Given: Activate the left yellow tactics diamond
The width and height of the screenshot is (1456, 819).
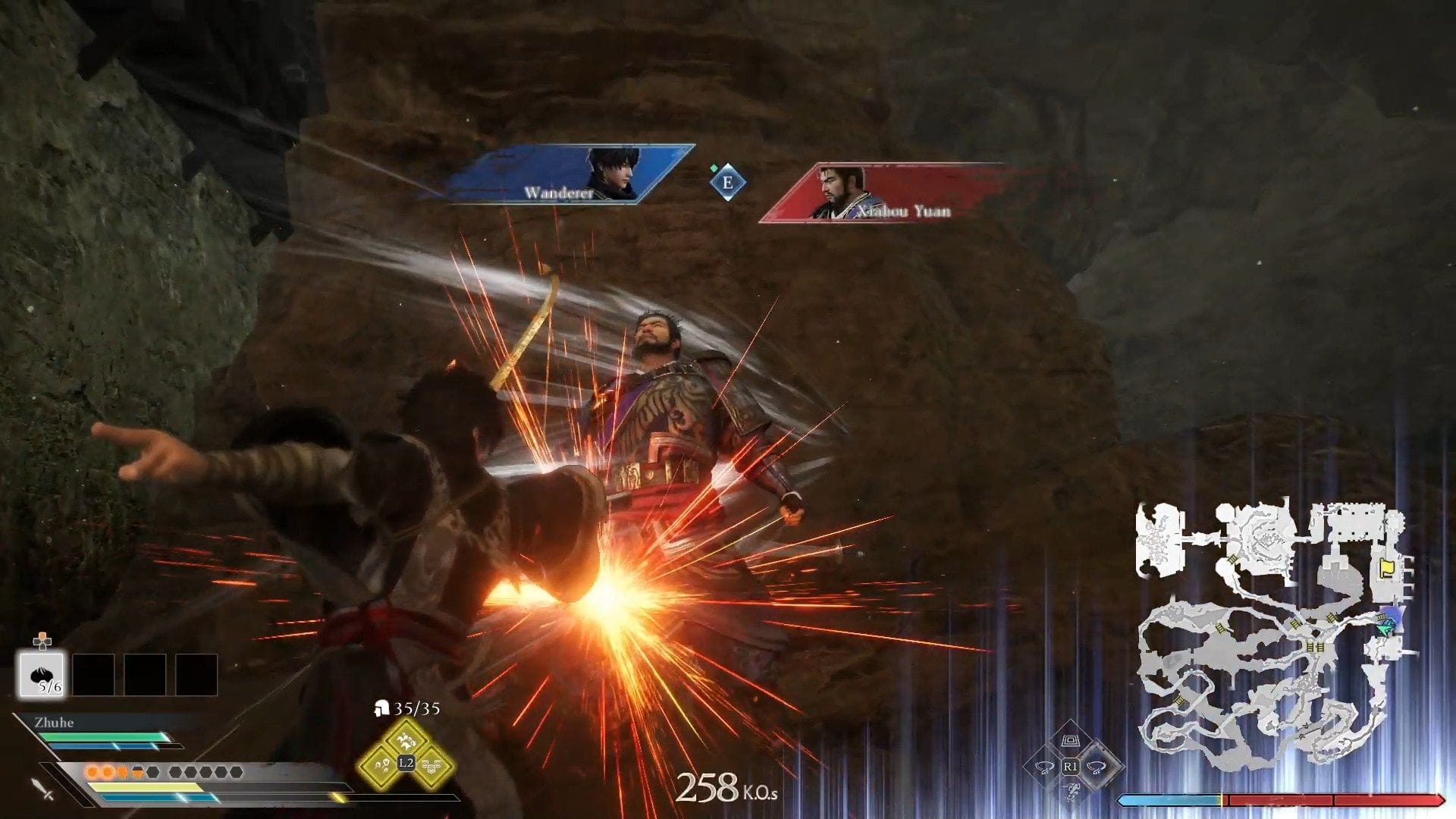Looking at the screenshot, I should (380, 767).
